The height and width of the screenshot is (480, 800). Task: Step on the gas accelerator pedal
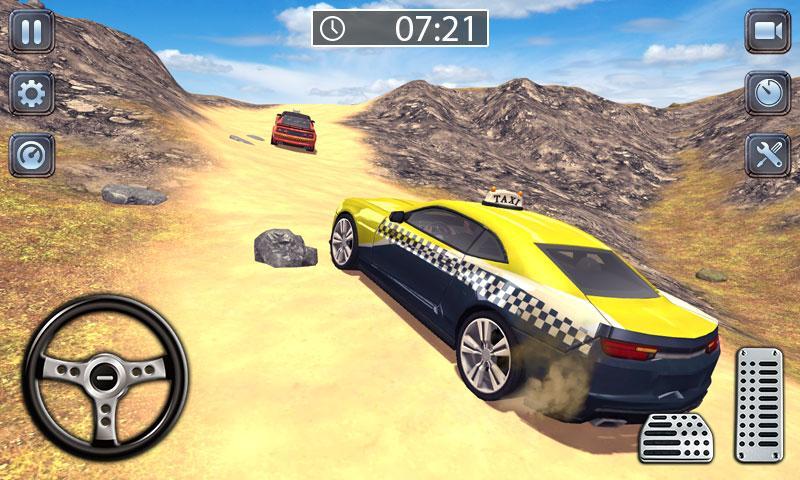pos(759,404)
